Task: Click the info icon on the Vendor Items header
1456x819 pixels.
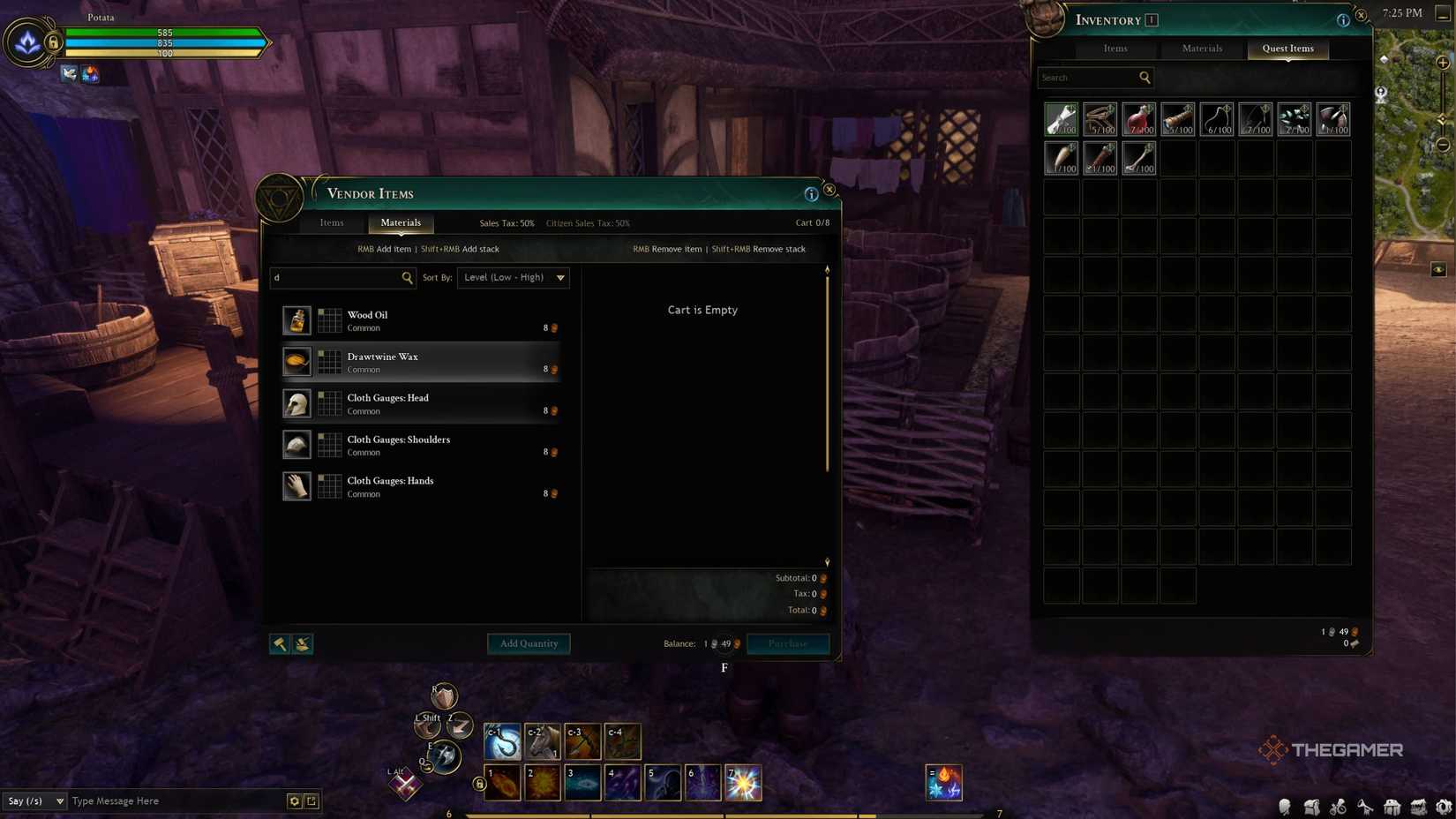Action: pos(810,193)
